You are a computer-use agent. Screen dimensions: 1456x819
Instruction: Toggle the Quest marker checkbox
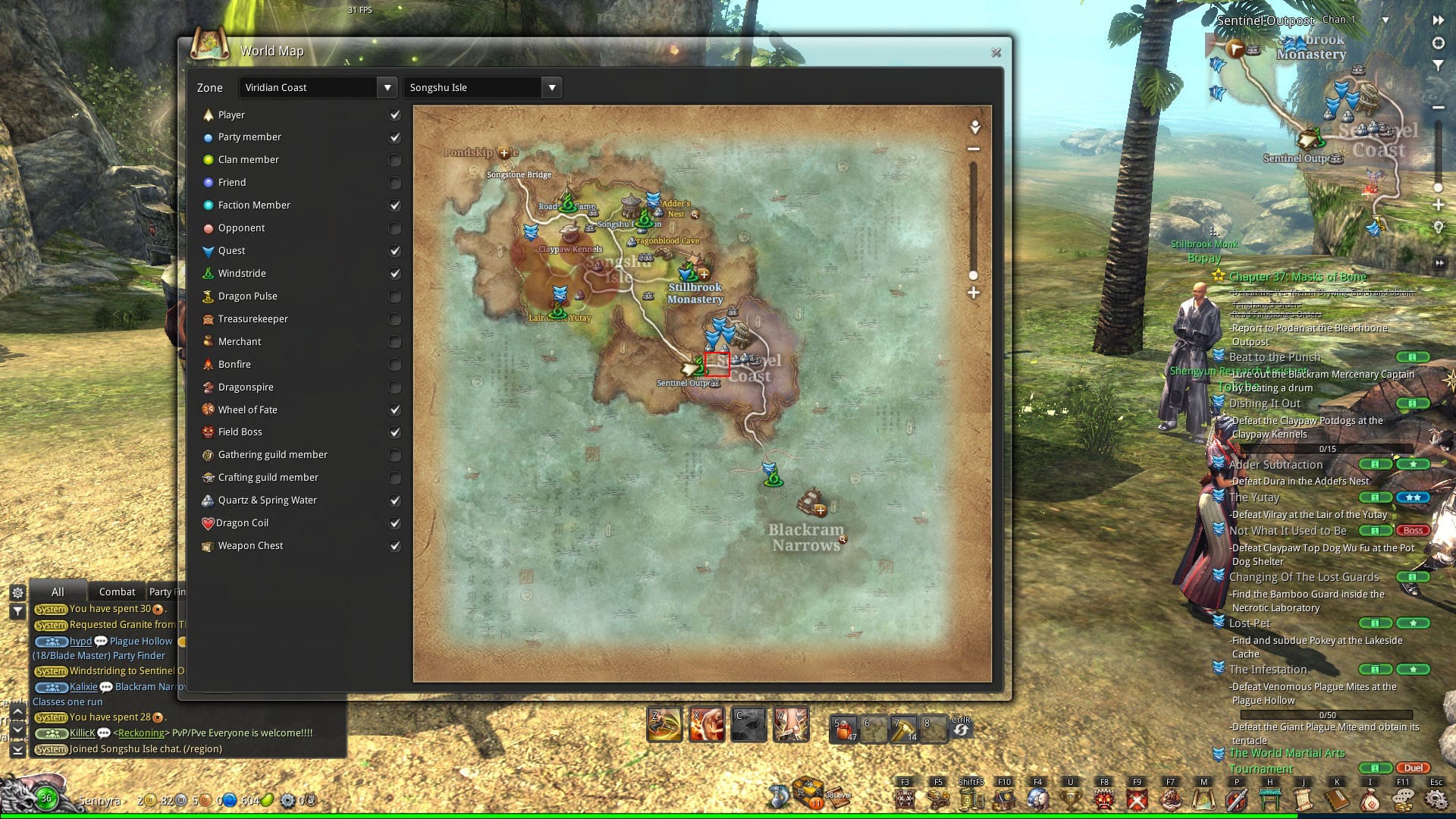(394, 251)
